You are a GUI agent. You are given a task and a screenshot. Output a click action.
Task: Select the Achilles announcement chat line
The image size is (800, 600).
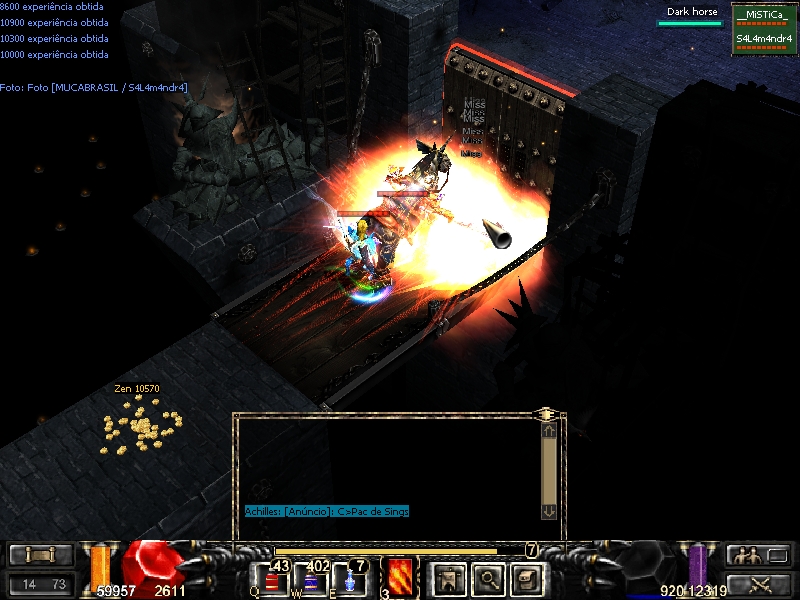(327, 511)
